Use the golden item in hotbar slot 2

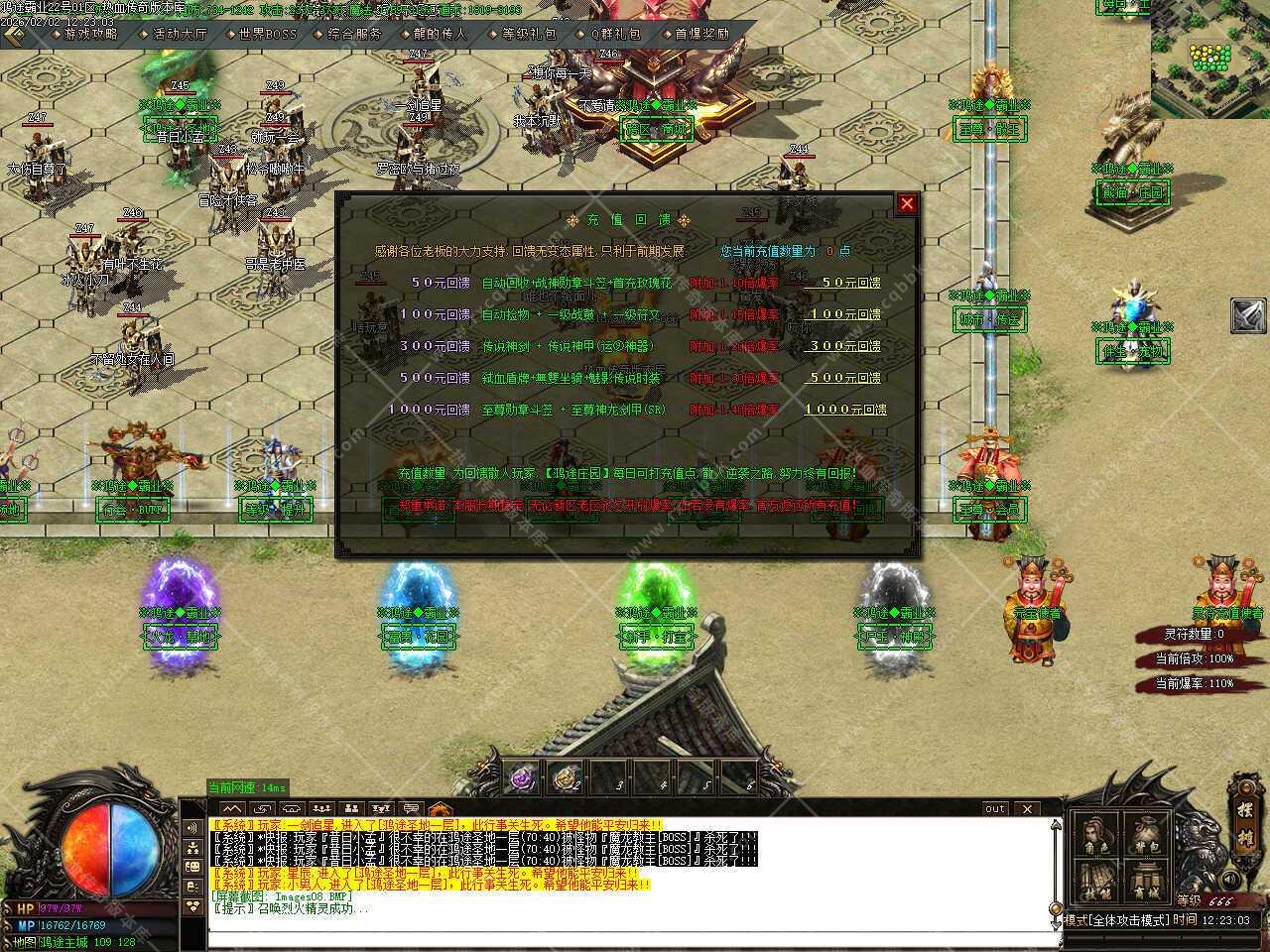[567, 778]
